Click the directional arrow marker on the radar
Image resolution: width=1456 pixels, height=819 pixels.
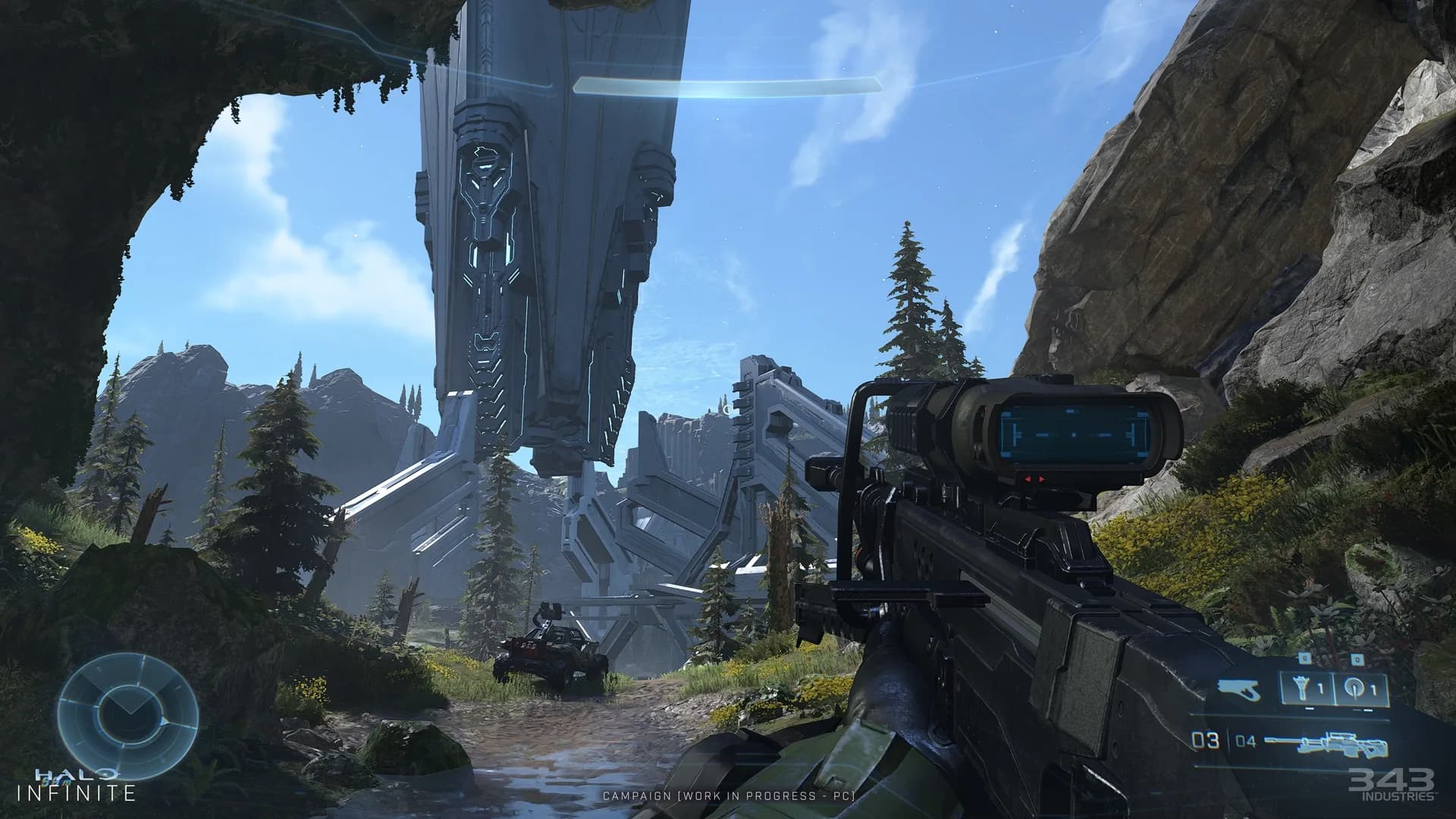[x=165, y=721]
